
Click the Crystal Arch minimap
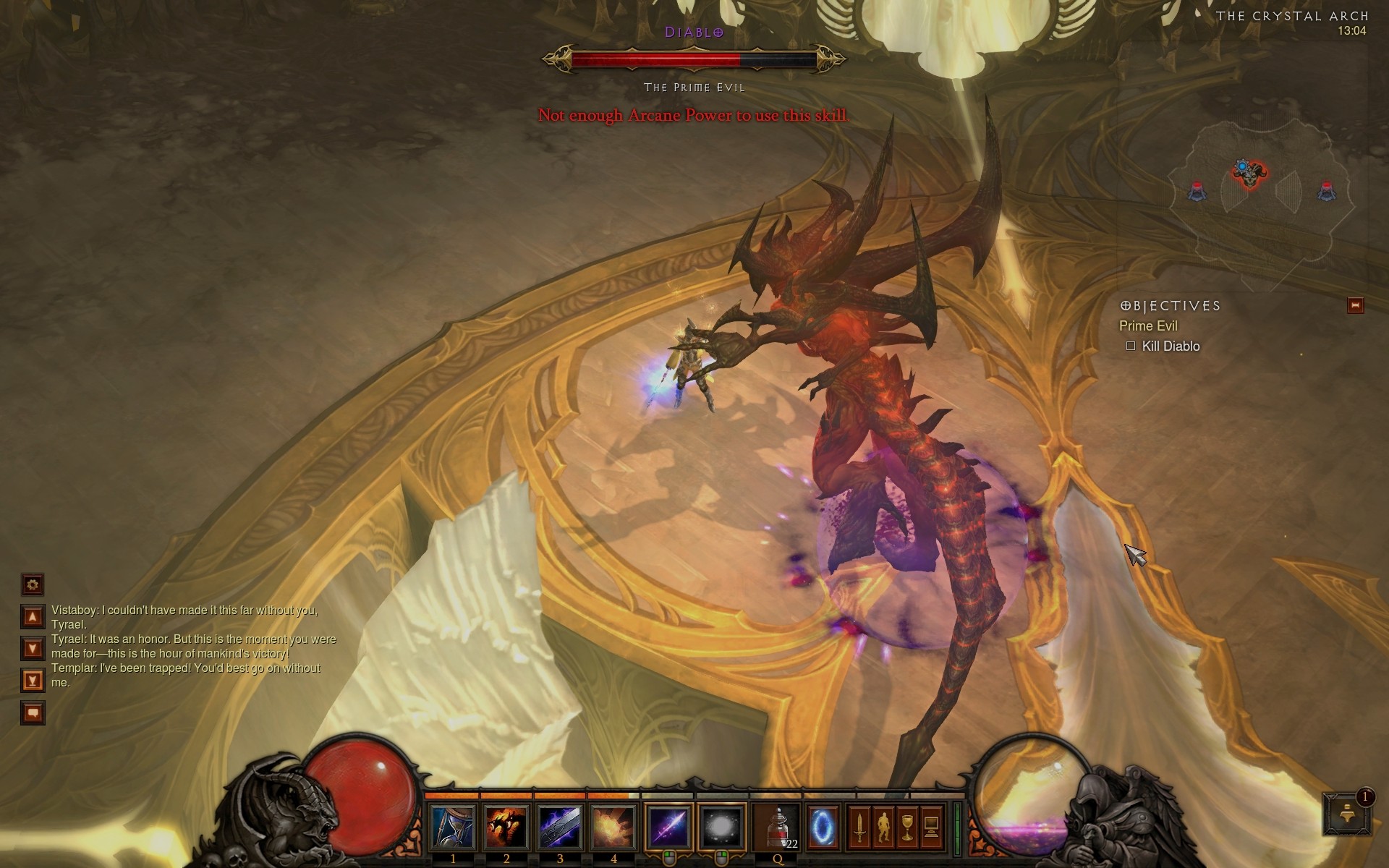pyautogui.click(x=1262, y=190)
